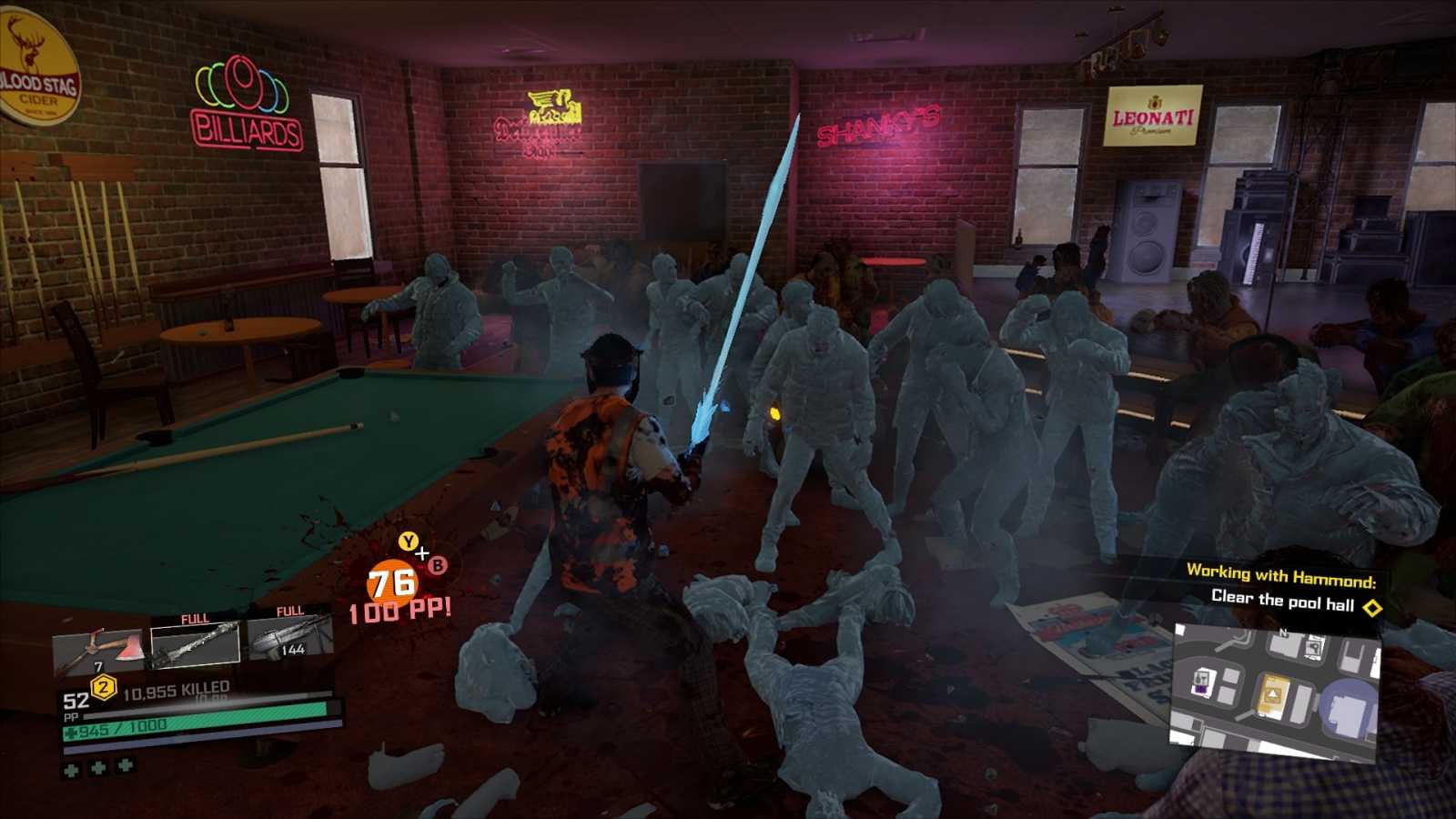Click the N compass indicator on the minimap

[x=1283, y=632]
